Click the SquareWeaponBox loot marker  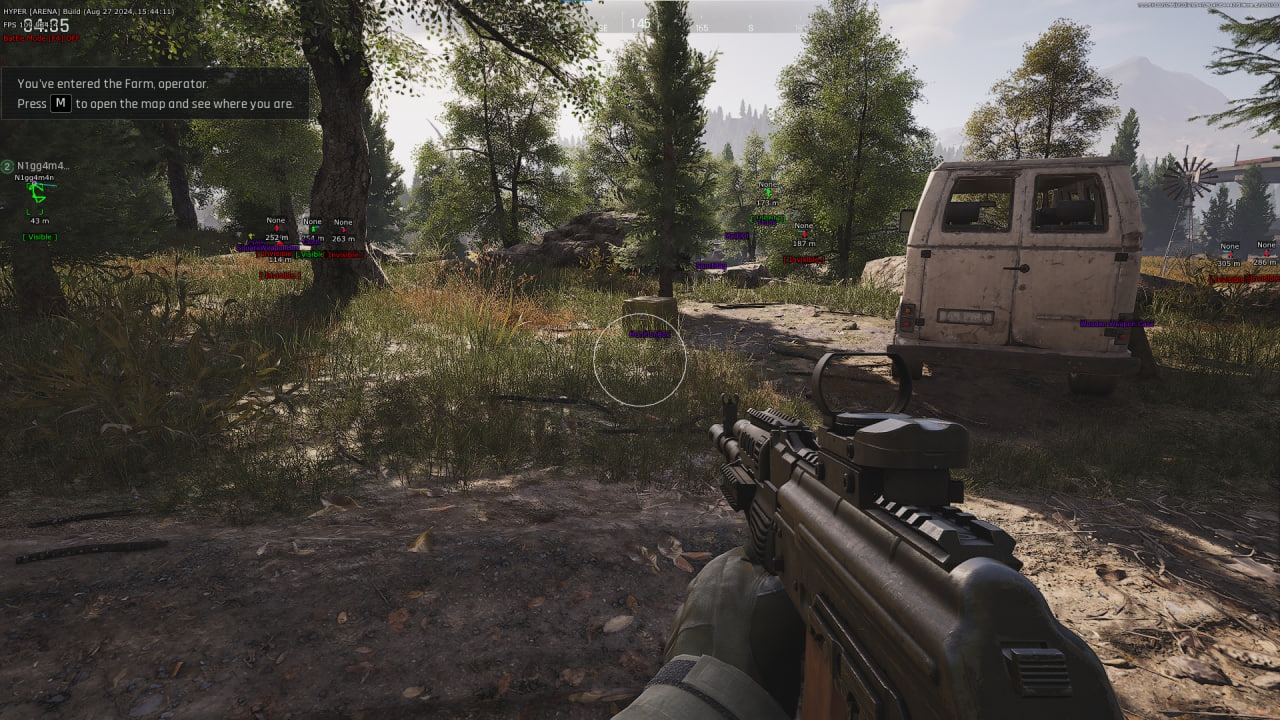(x=268, y=248)
